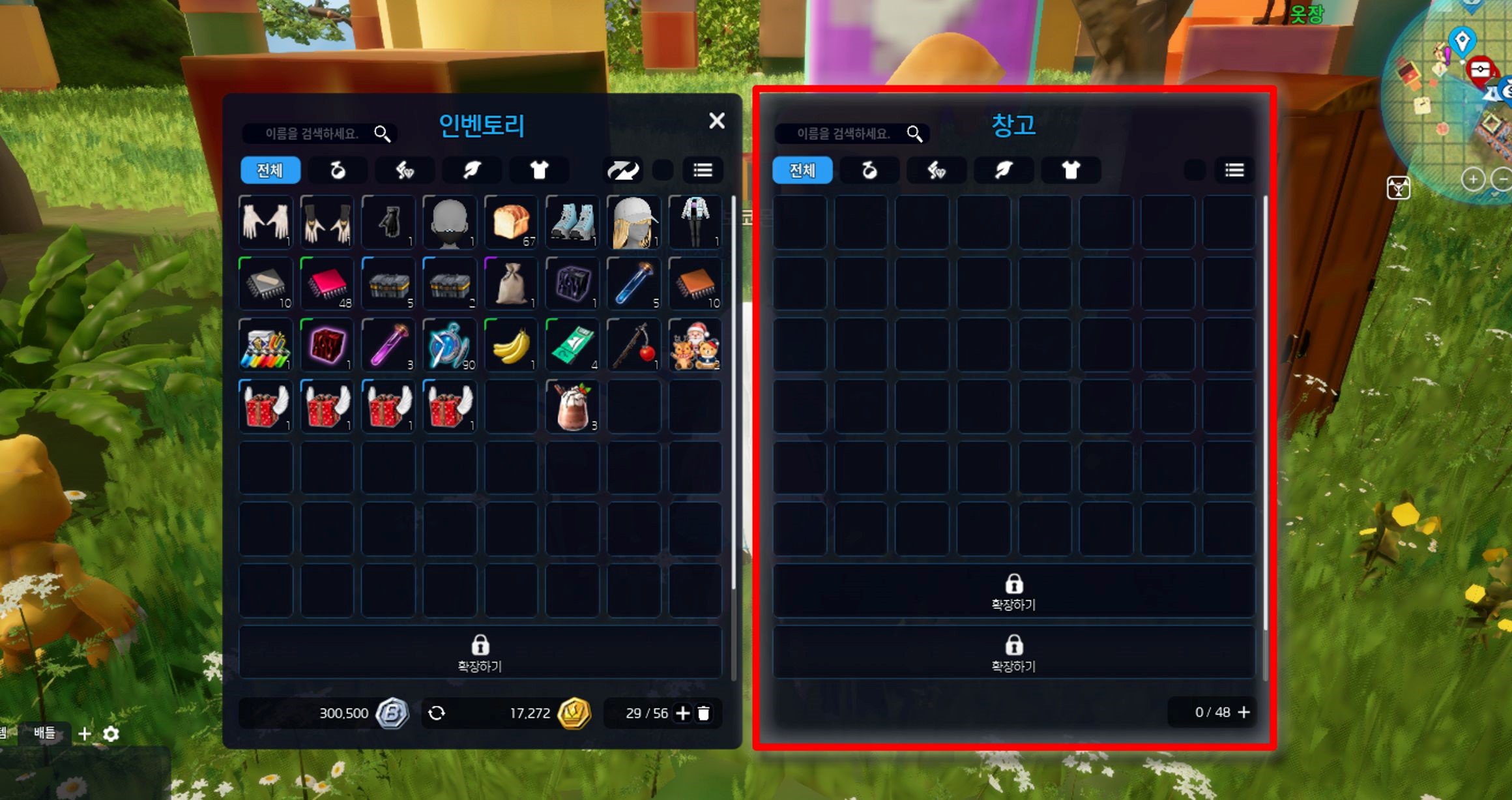Image resolution: width=1512 pixels, height=800 pixels.
Task: Click the inventory sort arrows button
Action: click(x=623, y=170)
